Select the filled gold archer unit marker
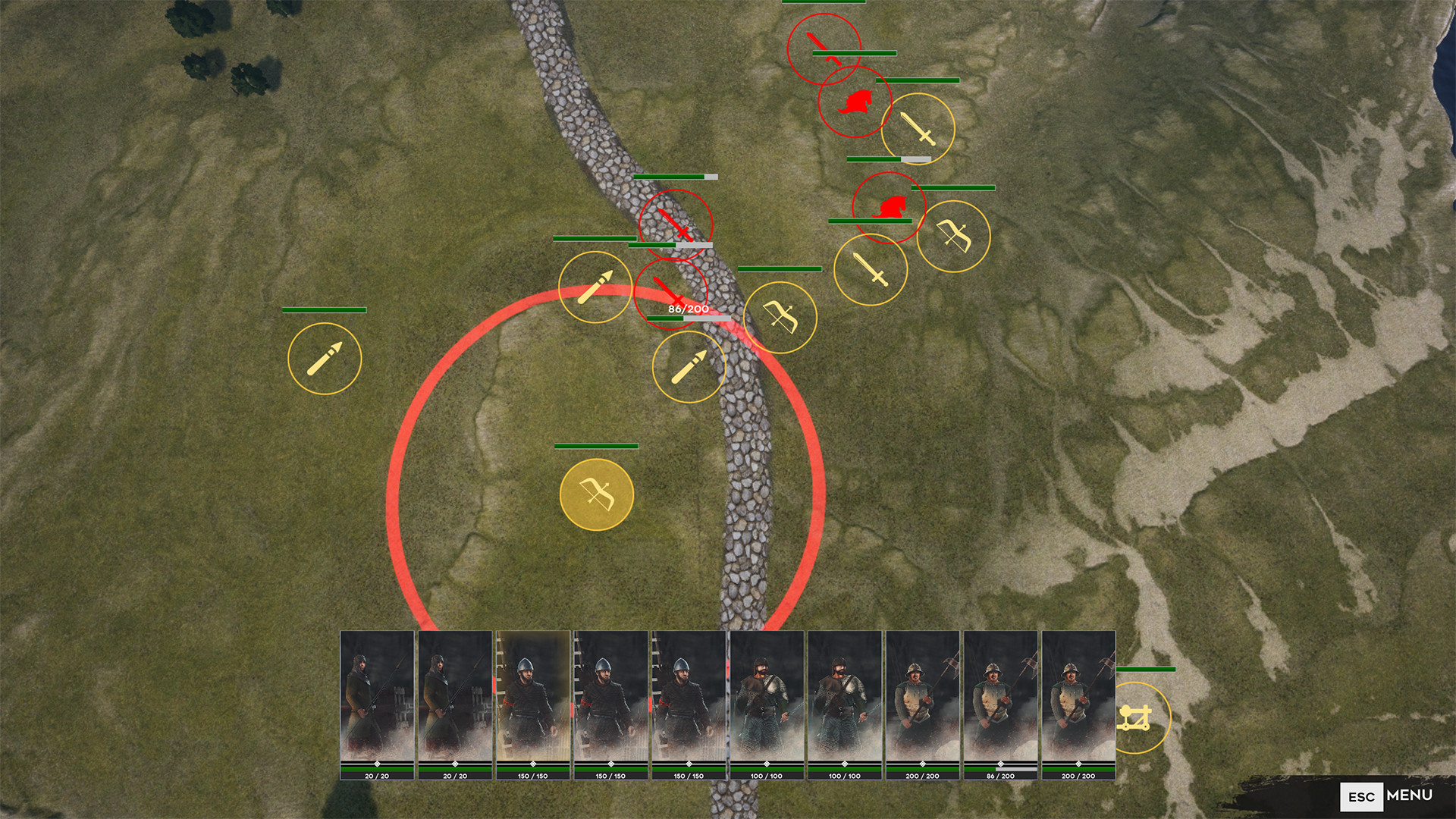Viewport: 1456px width, 819px height. [x=596, y=494]
